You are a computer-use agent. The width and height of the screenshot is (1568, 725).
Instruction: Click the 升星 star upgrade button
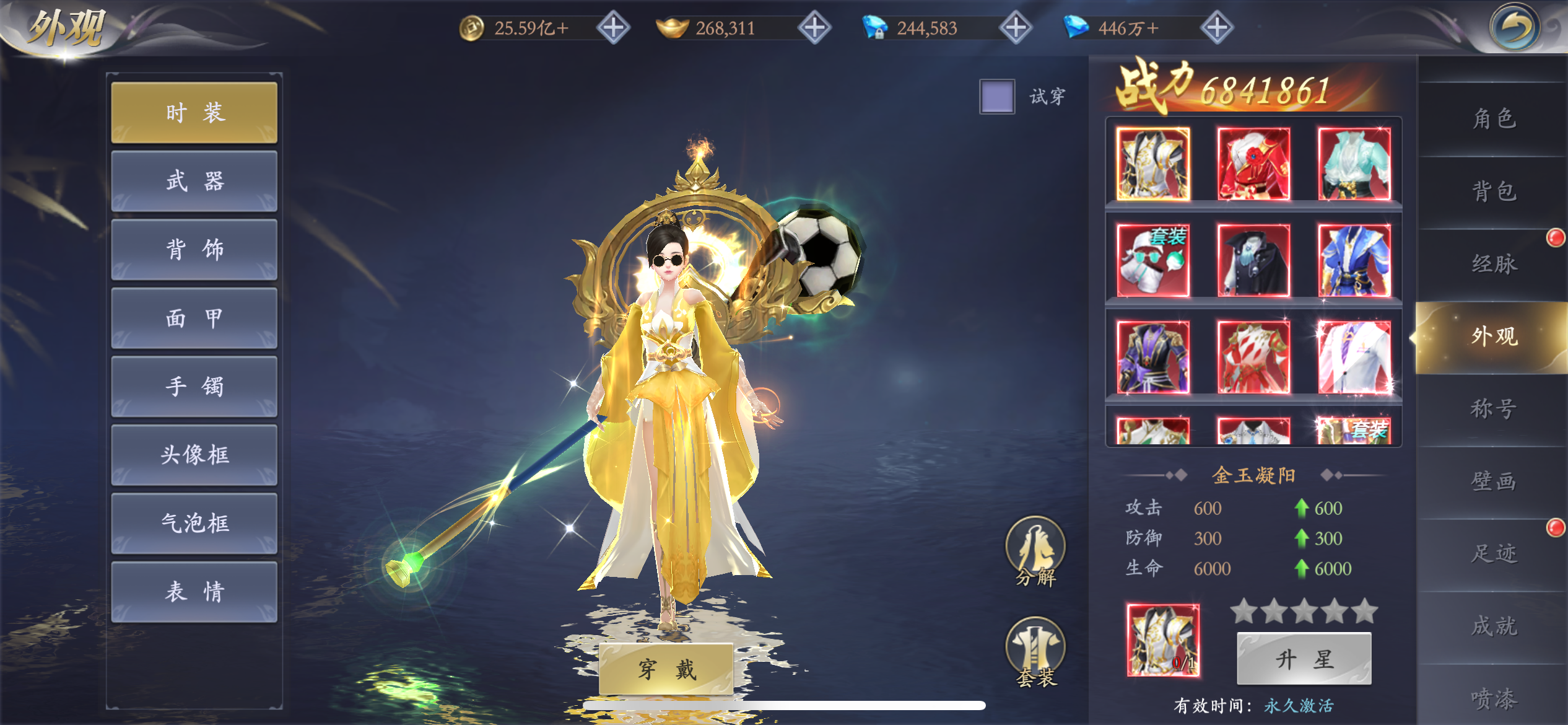tap(1304, 659)
